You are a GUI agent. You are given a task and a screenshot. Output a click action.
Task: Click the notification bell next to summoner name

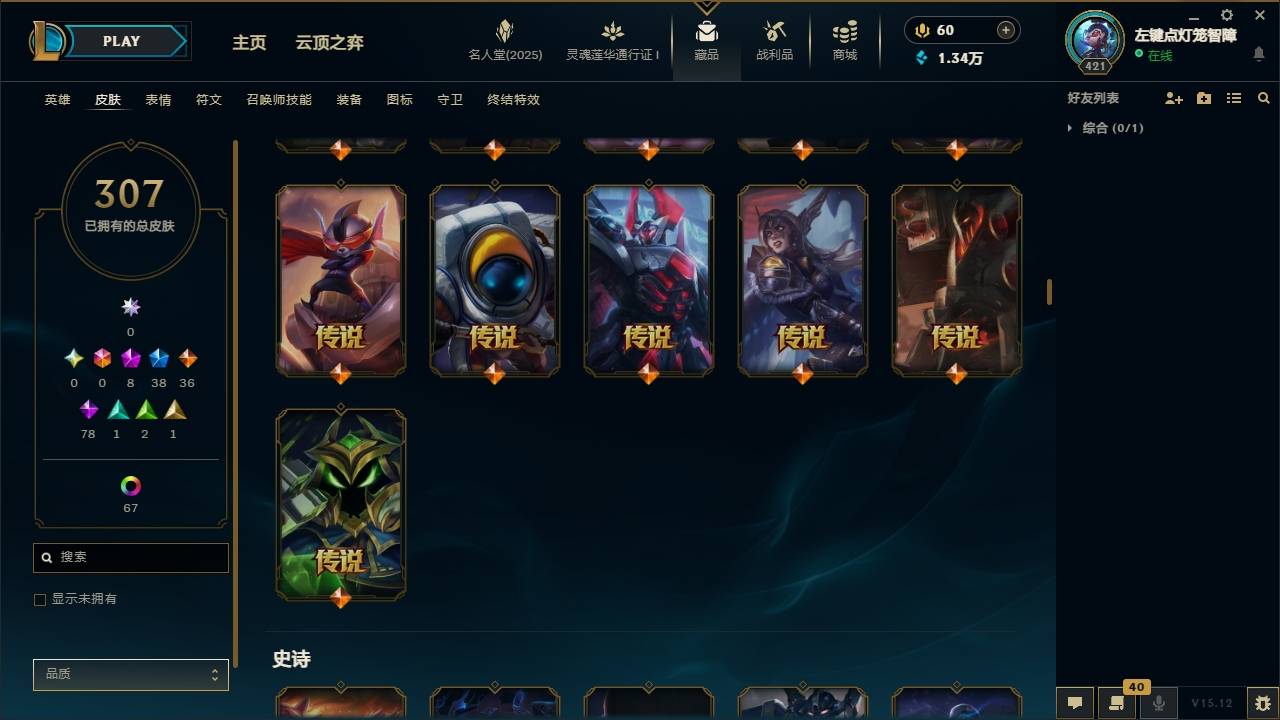pos(1260,55)
